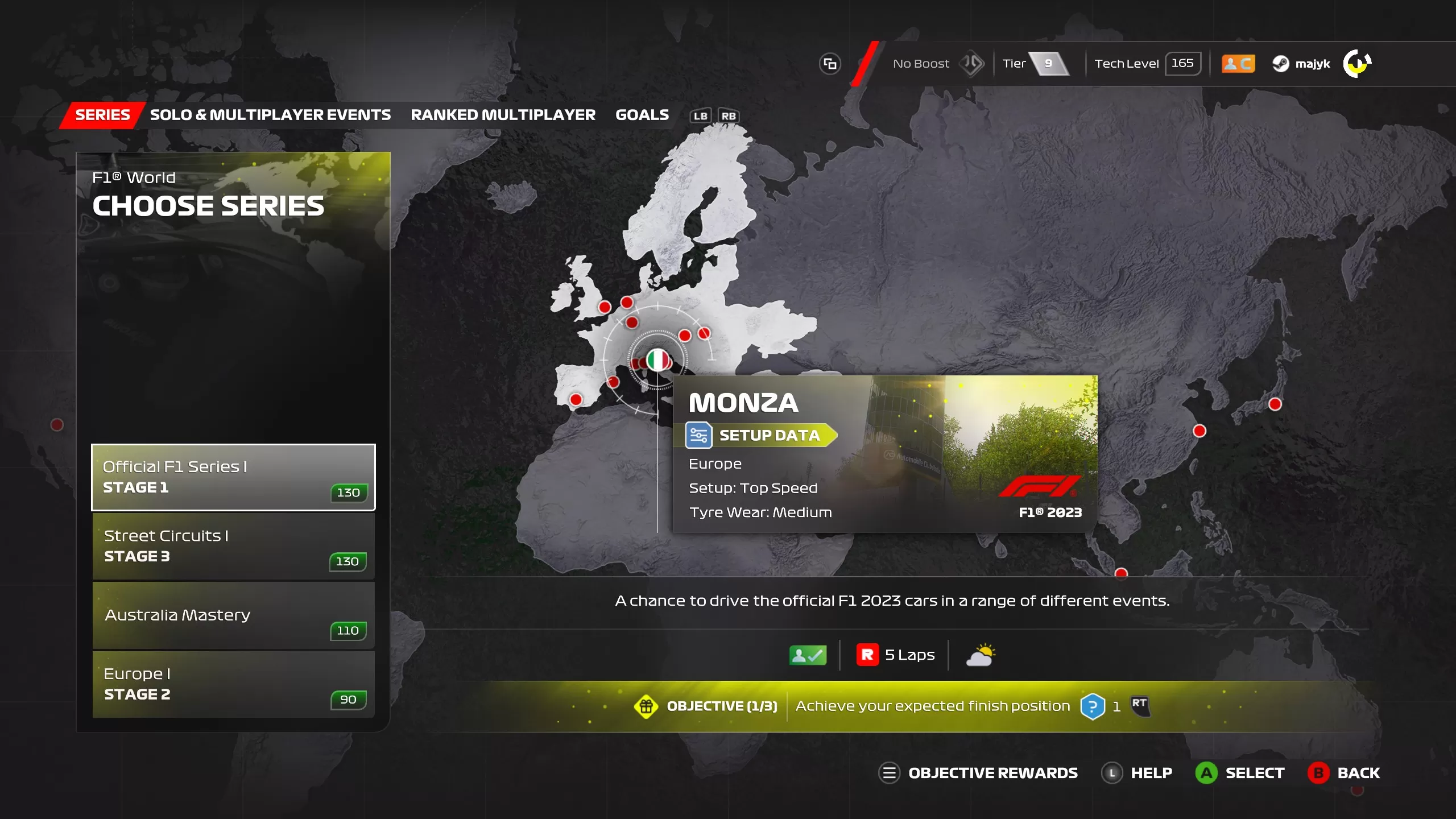Click the overlapping windows icon in header
Viewport: 1456px width, 819px height.
coord(830,64)
